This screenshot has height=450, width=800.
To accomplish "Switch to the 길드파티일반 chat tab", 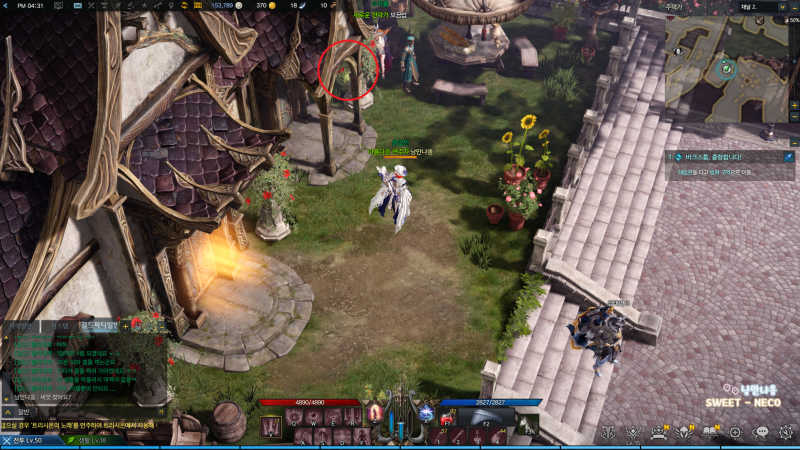I will point(98,324).
